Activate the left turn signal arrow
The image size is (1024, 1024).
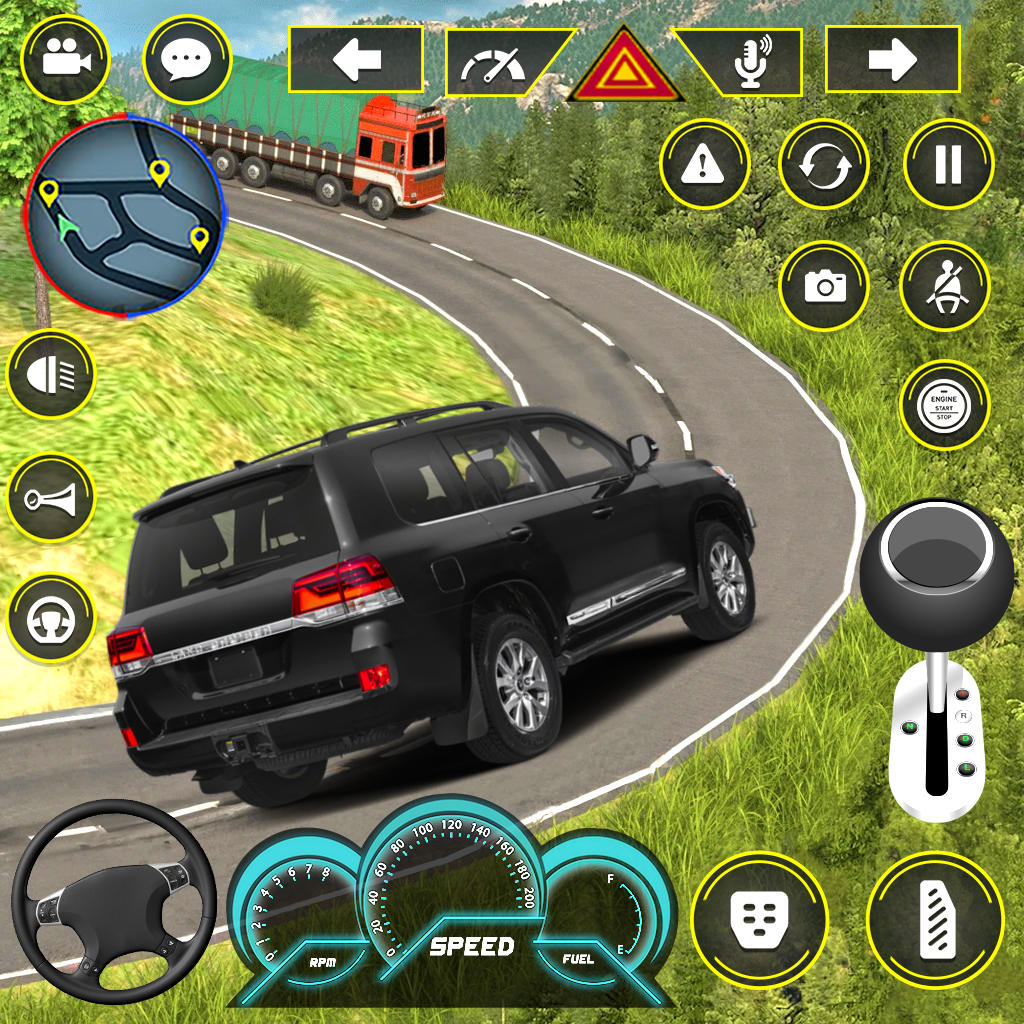click(355, 60)
